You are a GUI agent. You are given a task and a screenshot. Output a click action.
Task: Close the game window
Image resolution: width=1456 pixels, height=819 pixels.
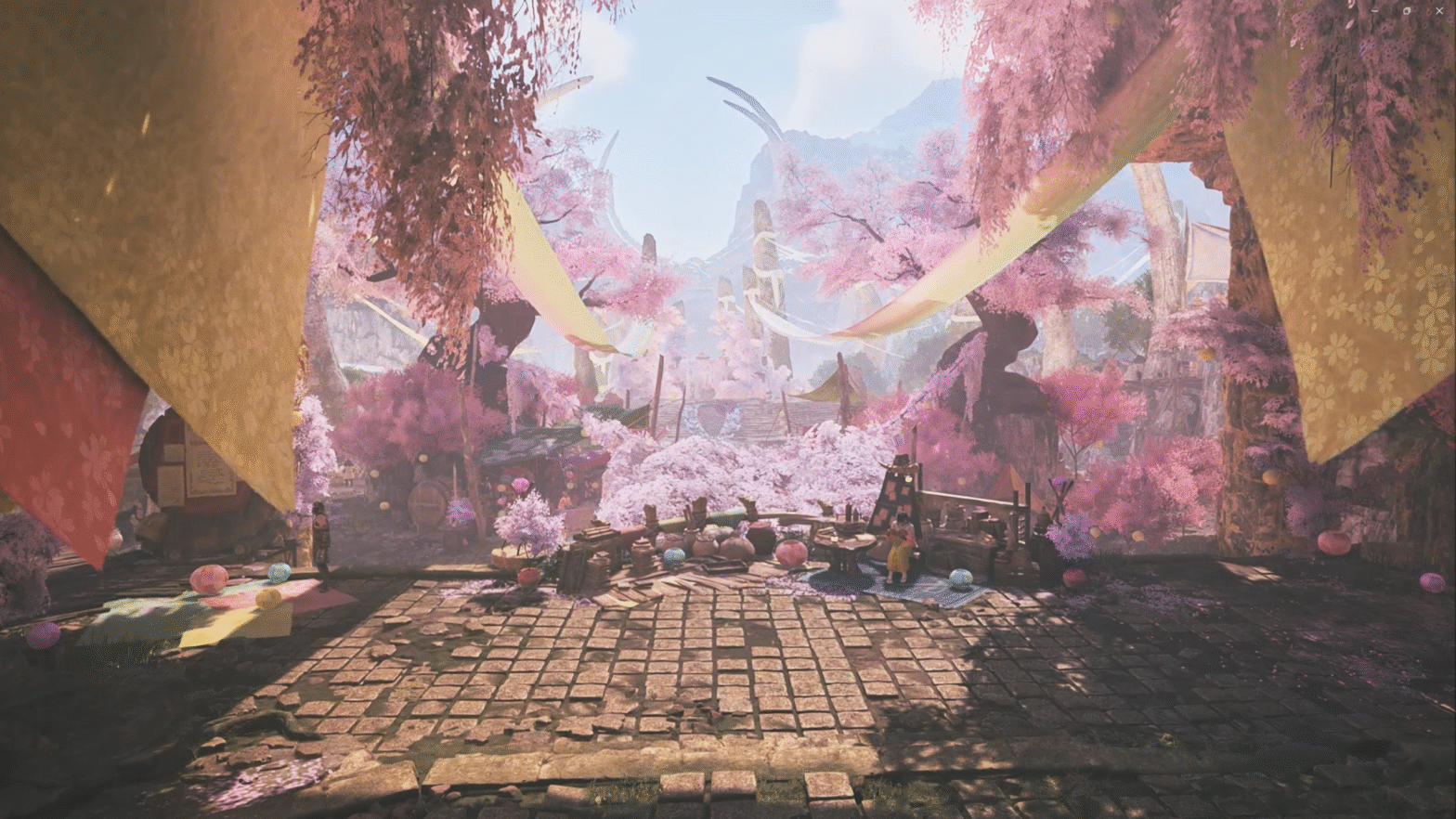point(1438,10)
